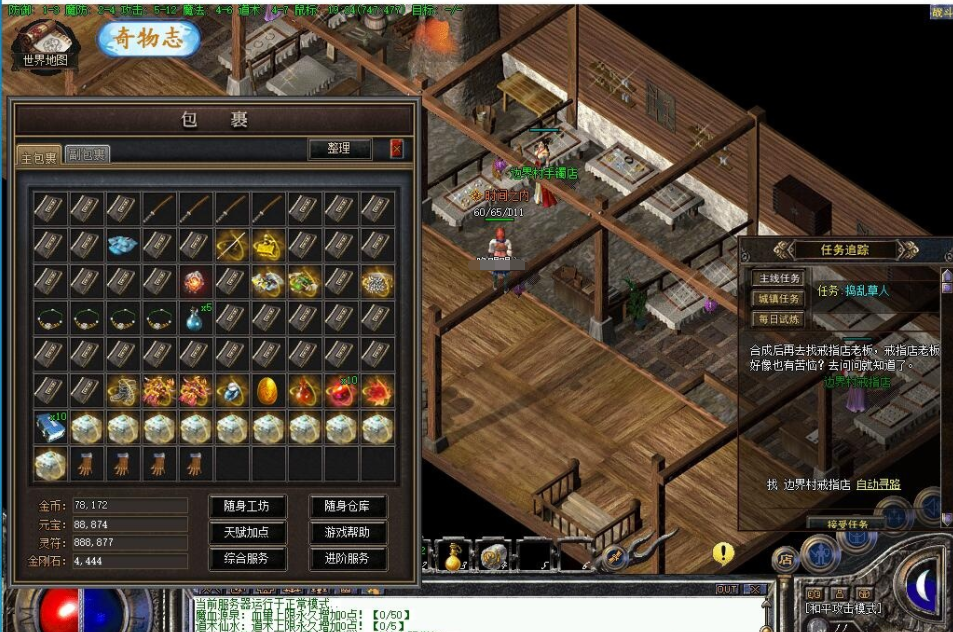Open the 奇物志 journal button
953x632 pixels.
(x=149, y=38)
